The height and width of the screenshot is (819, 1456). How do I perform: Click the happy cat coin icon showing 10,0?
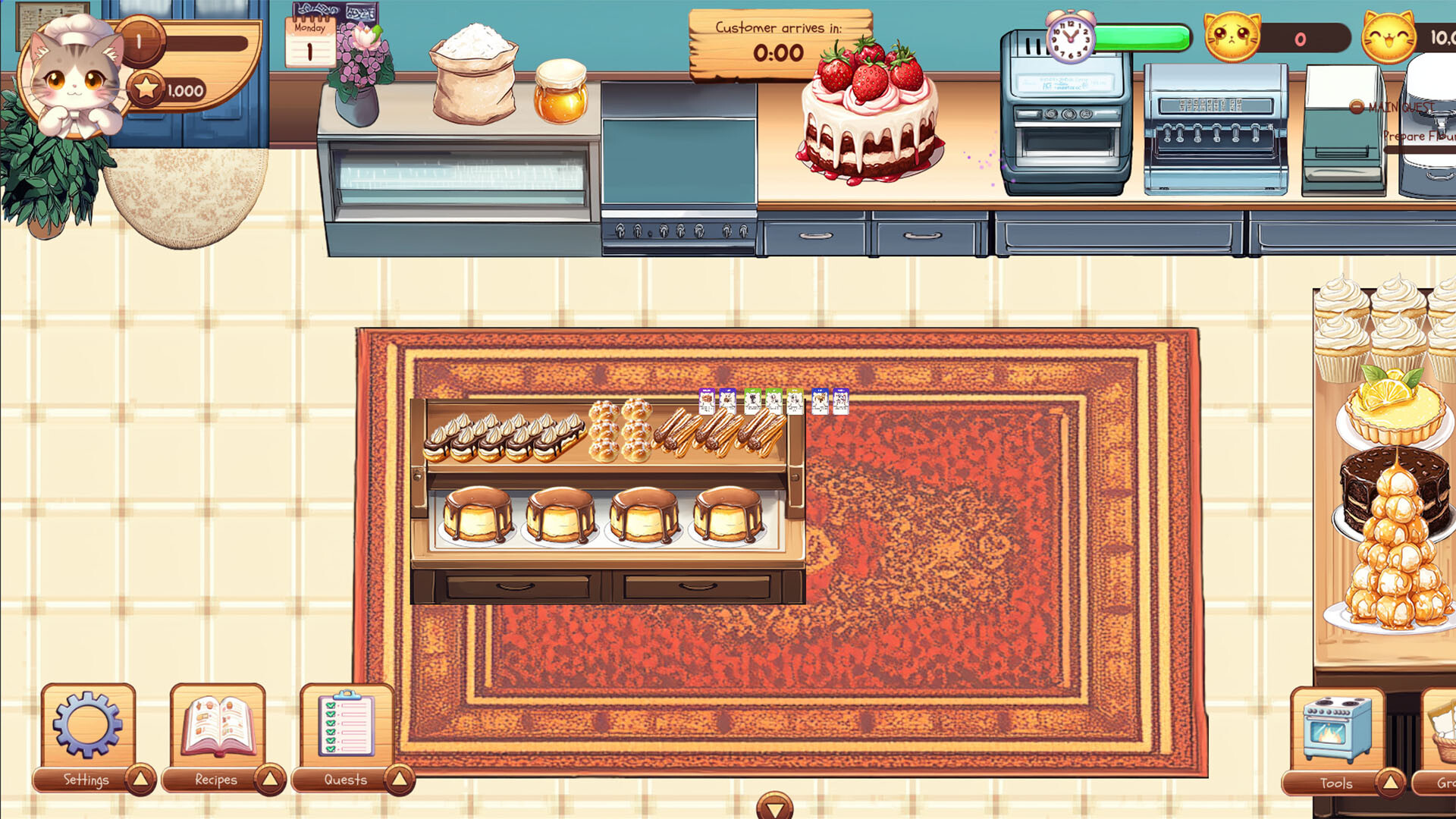click(x=1390, y=34)
